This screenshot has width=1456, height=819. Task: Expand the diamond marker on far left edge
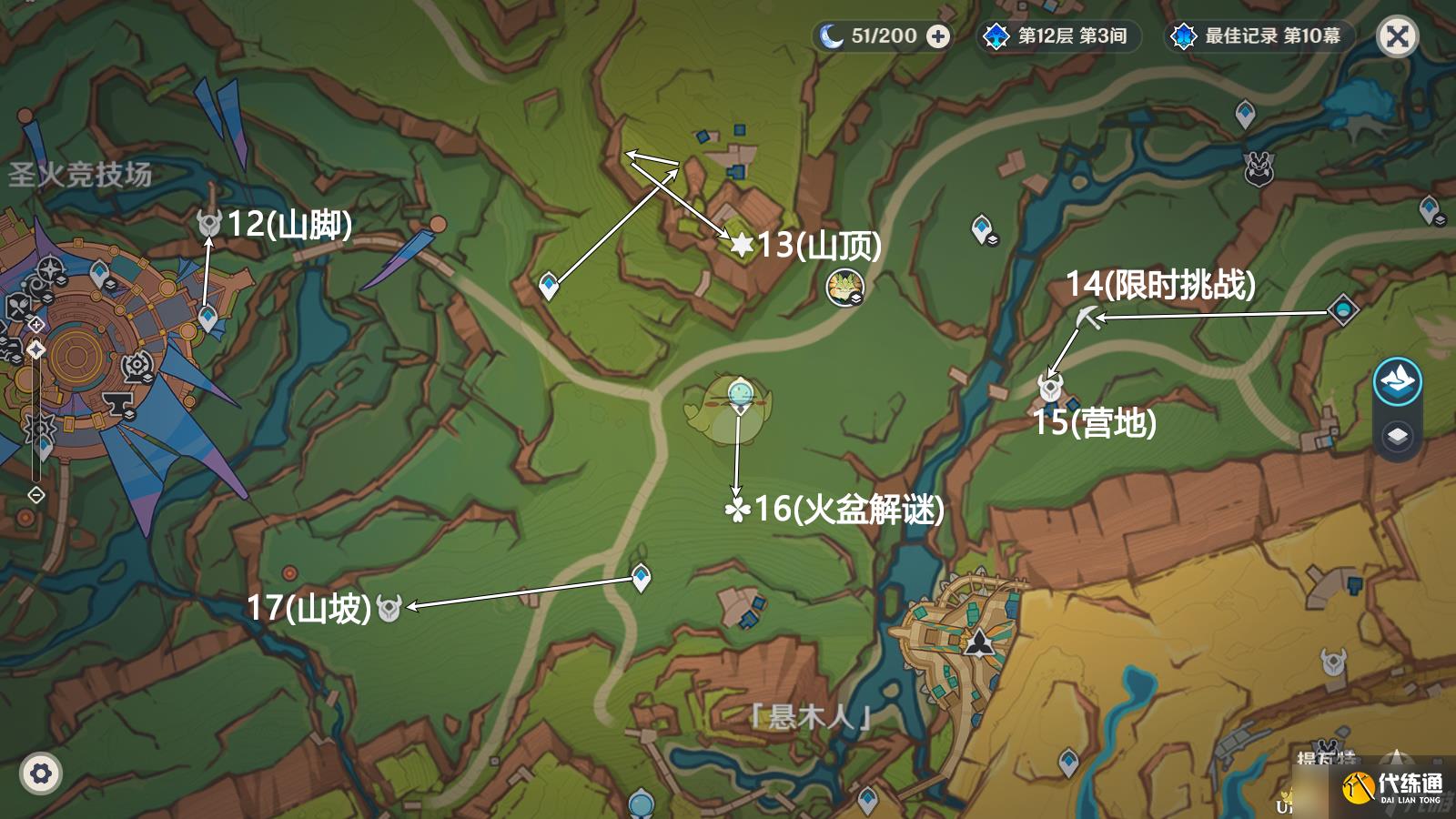35,496
